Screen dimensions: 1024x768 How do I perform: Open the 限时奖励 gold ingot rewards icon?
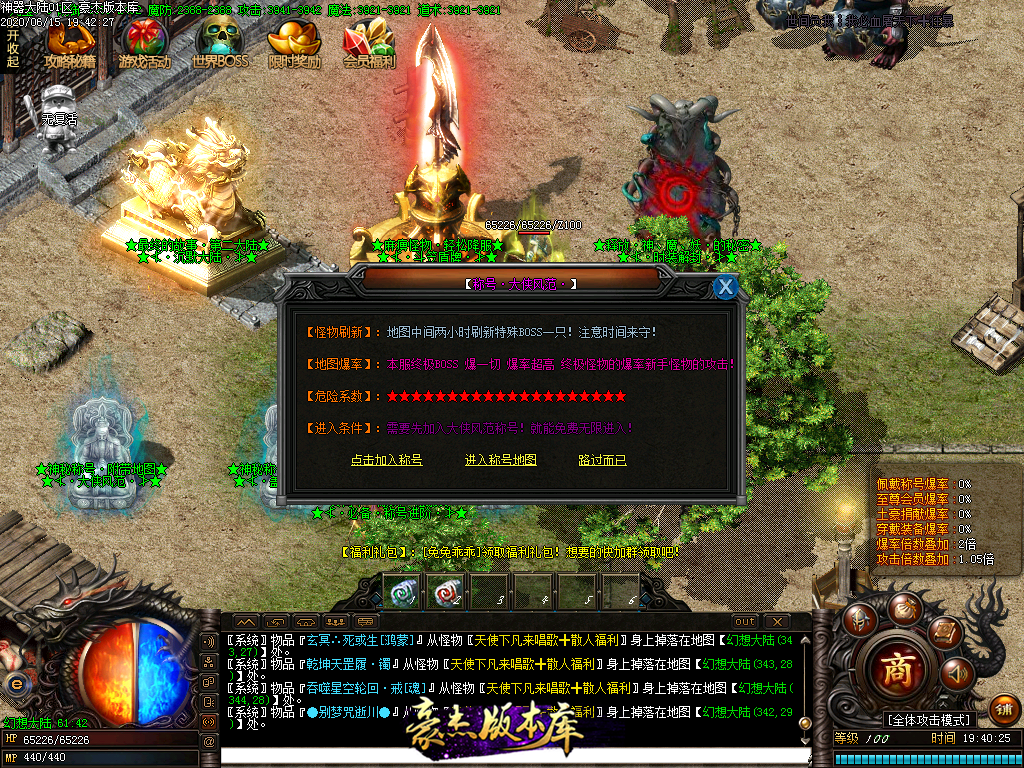pyautogui.click(x=295, y=45)
